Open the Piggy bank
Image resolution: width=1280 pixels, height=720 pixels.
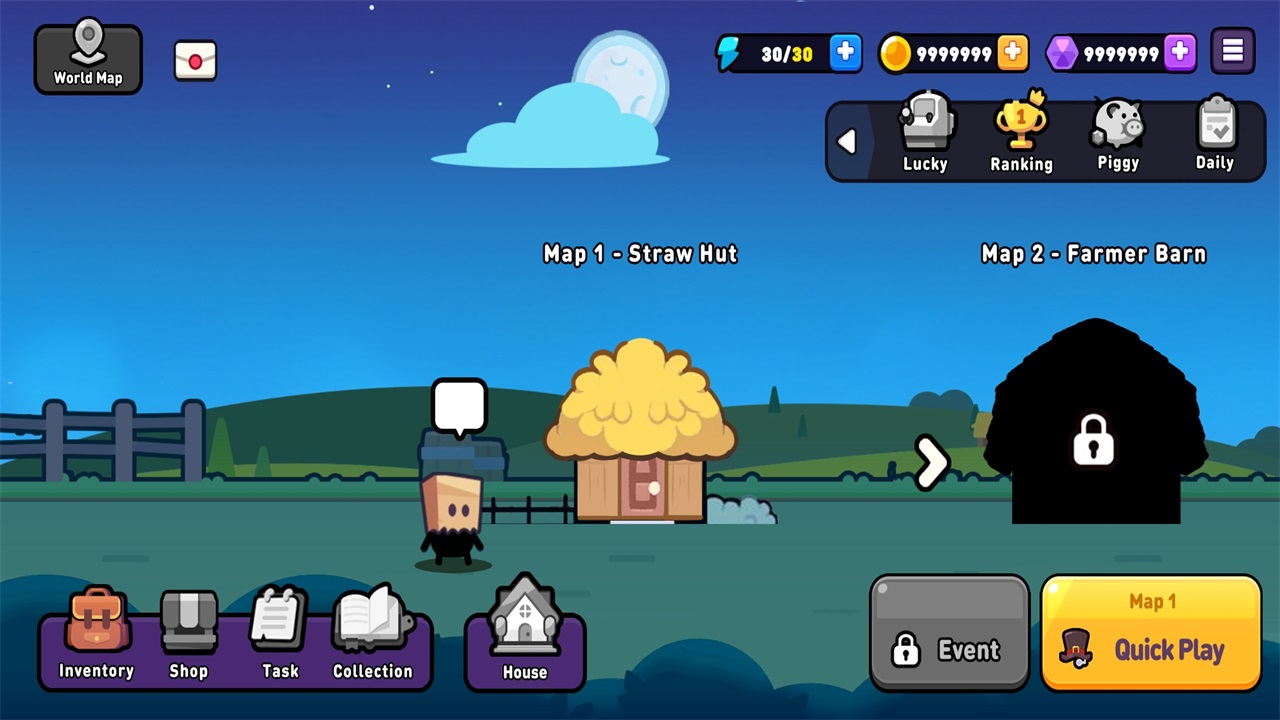click(1117, 134)
